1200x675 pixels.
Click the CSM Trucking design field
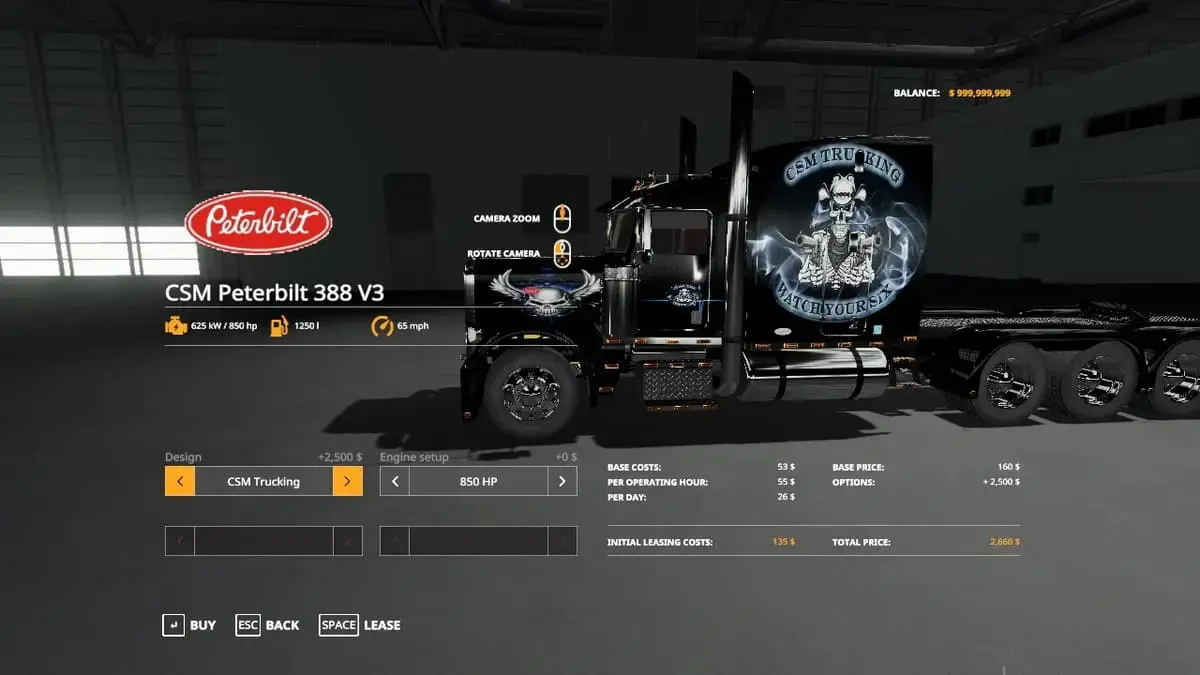tap(263, 481)
